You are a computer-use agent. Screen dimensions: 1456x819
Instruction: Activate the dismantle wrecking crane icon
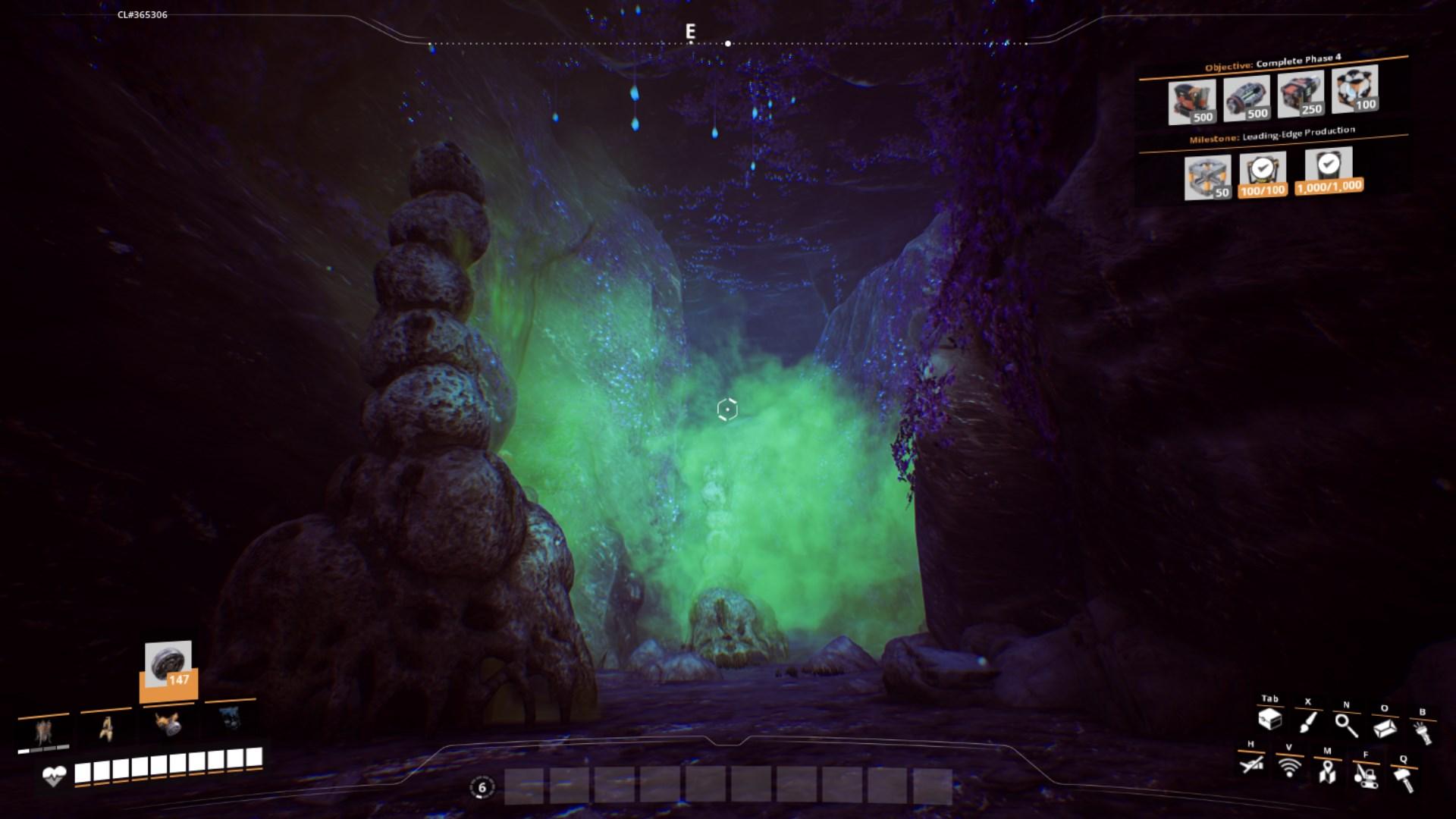coord(1365,775)
